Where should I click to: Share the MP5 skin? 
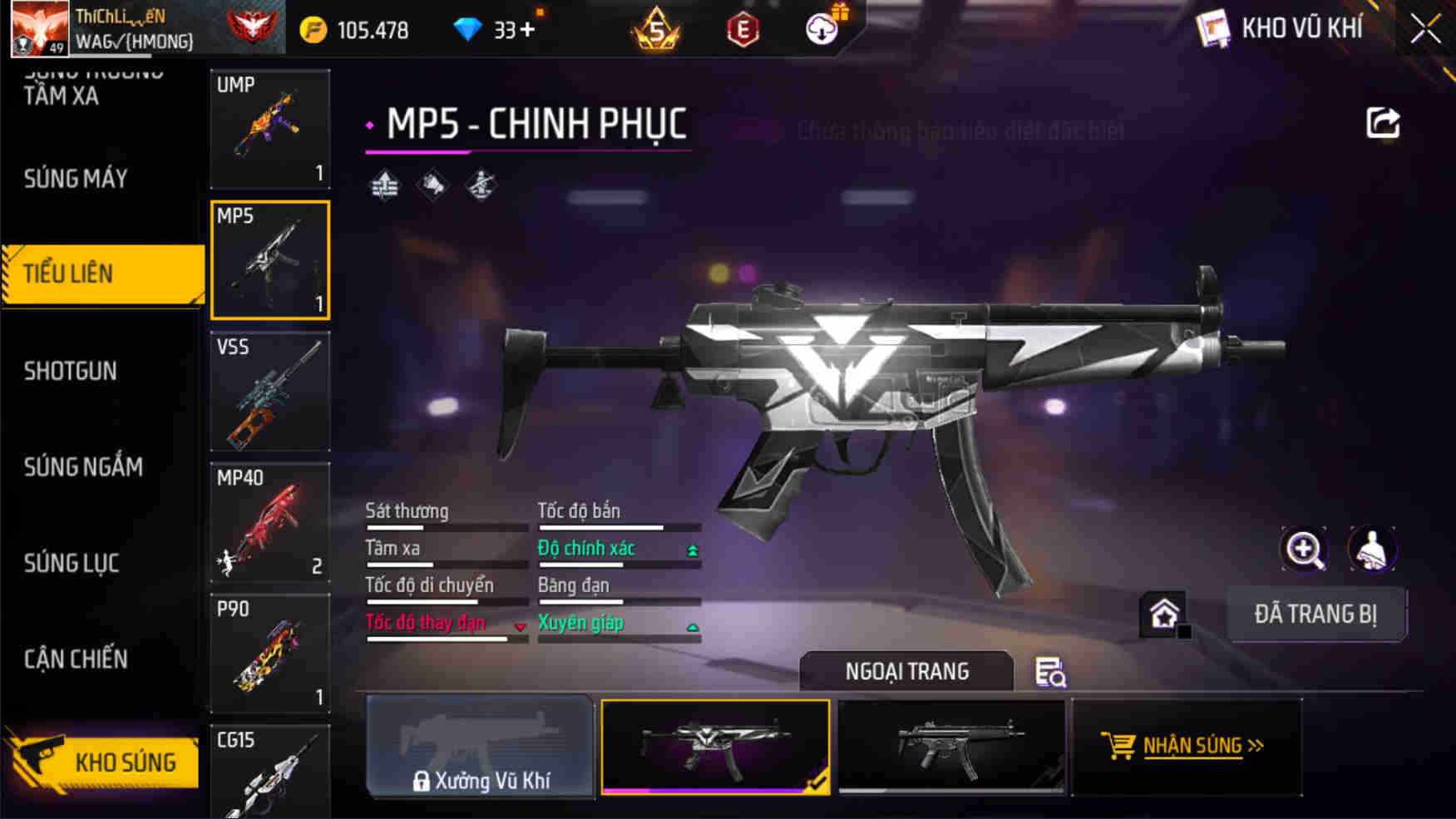[x=1383, y=124]
